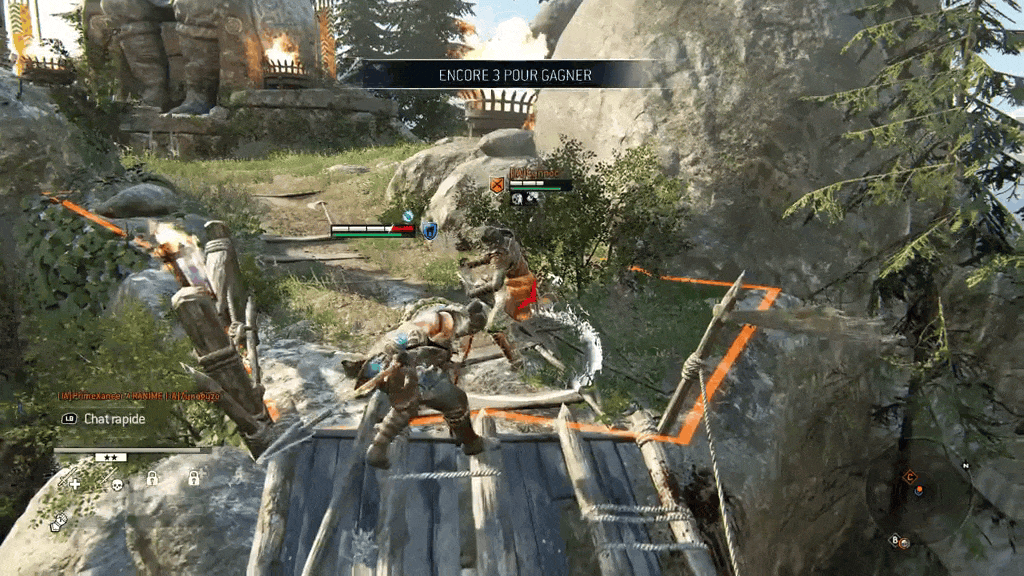This screenshot has width=1024, height=576.
Task: Click the north compass marker on minimap
Action: click(x=966, y=466)
